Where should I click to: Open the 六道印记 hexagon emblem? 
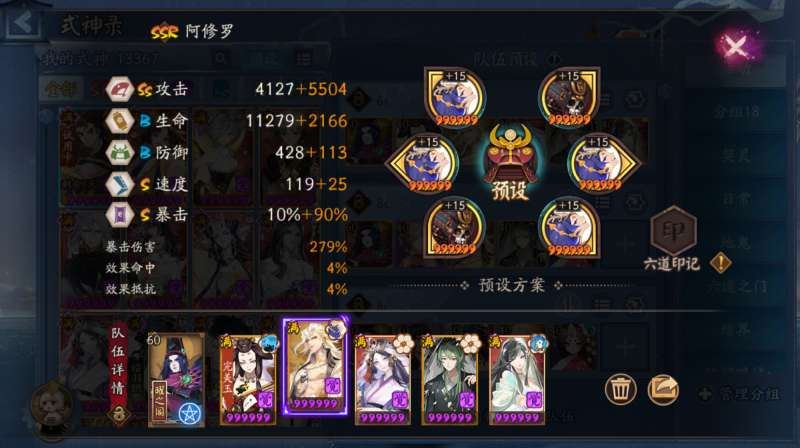click(673, 232)
